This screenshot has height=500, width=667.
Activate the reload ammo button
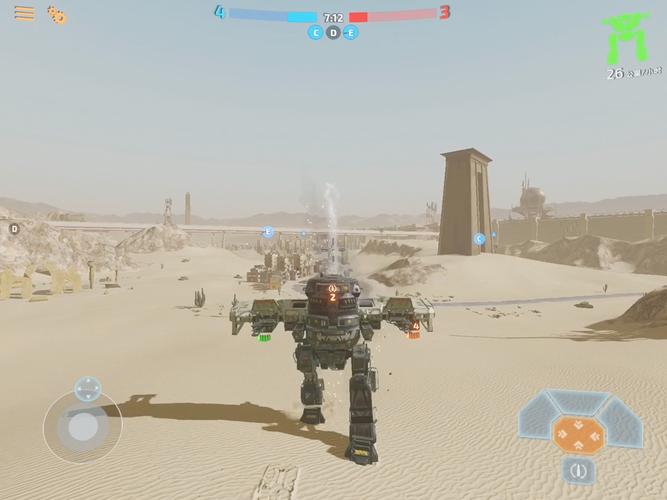577,470
